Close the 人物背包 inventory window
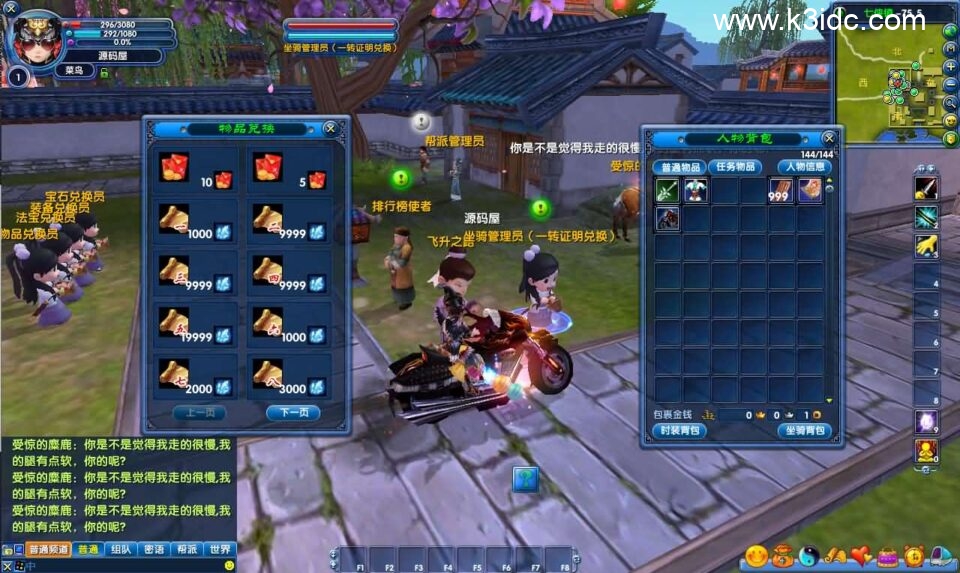The width and height of the screenshot is (960, 573). [828, 138]
